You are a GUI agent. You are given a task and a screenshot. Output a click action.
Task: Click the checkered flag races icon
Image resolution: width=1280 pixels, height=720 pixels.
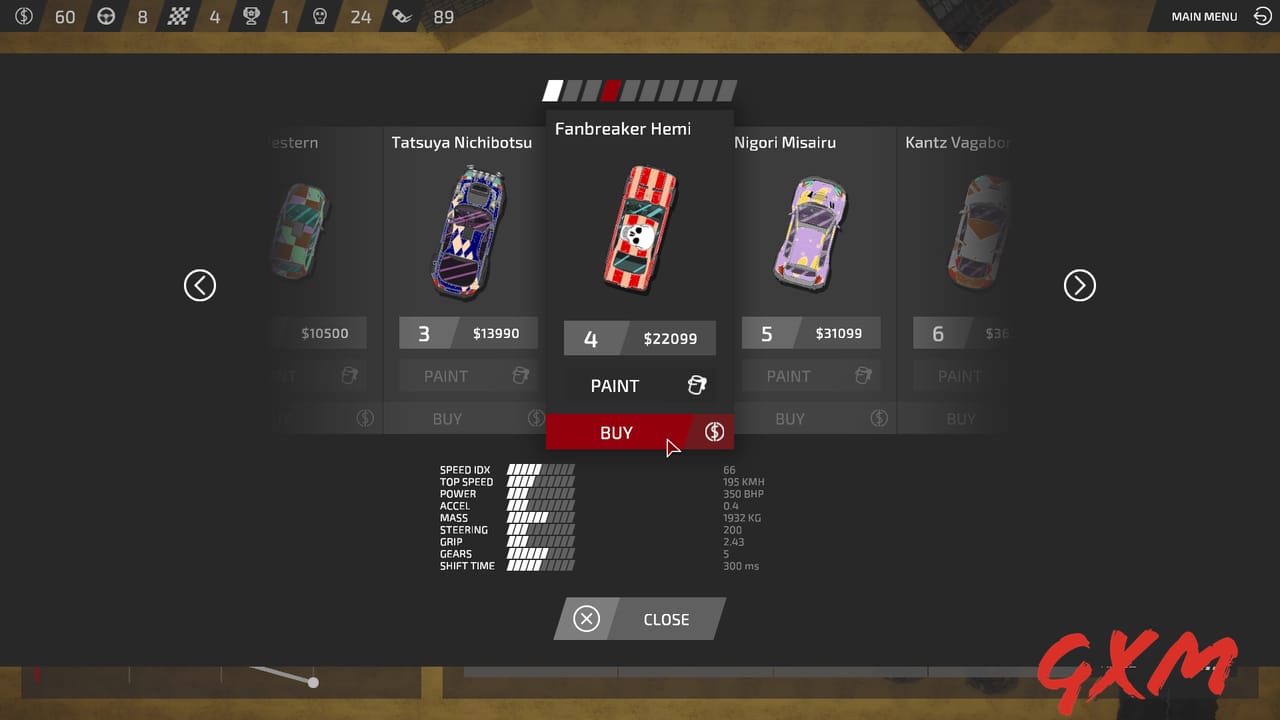[180, 16]
